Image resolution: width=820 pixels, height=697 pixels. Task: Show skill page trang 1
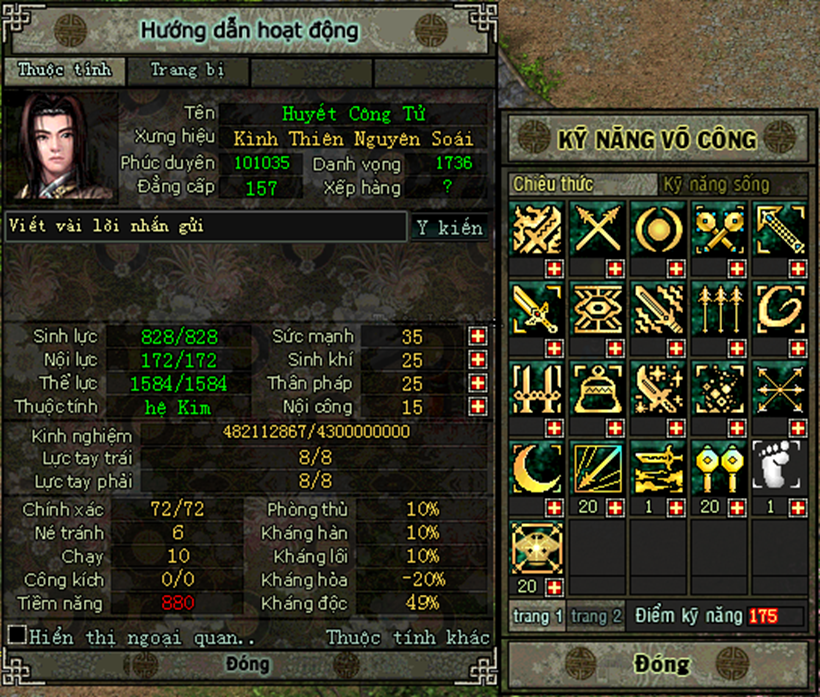[538, 616]
